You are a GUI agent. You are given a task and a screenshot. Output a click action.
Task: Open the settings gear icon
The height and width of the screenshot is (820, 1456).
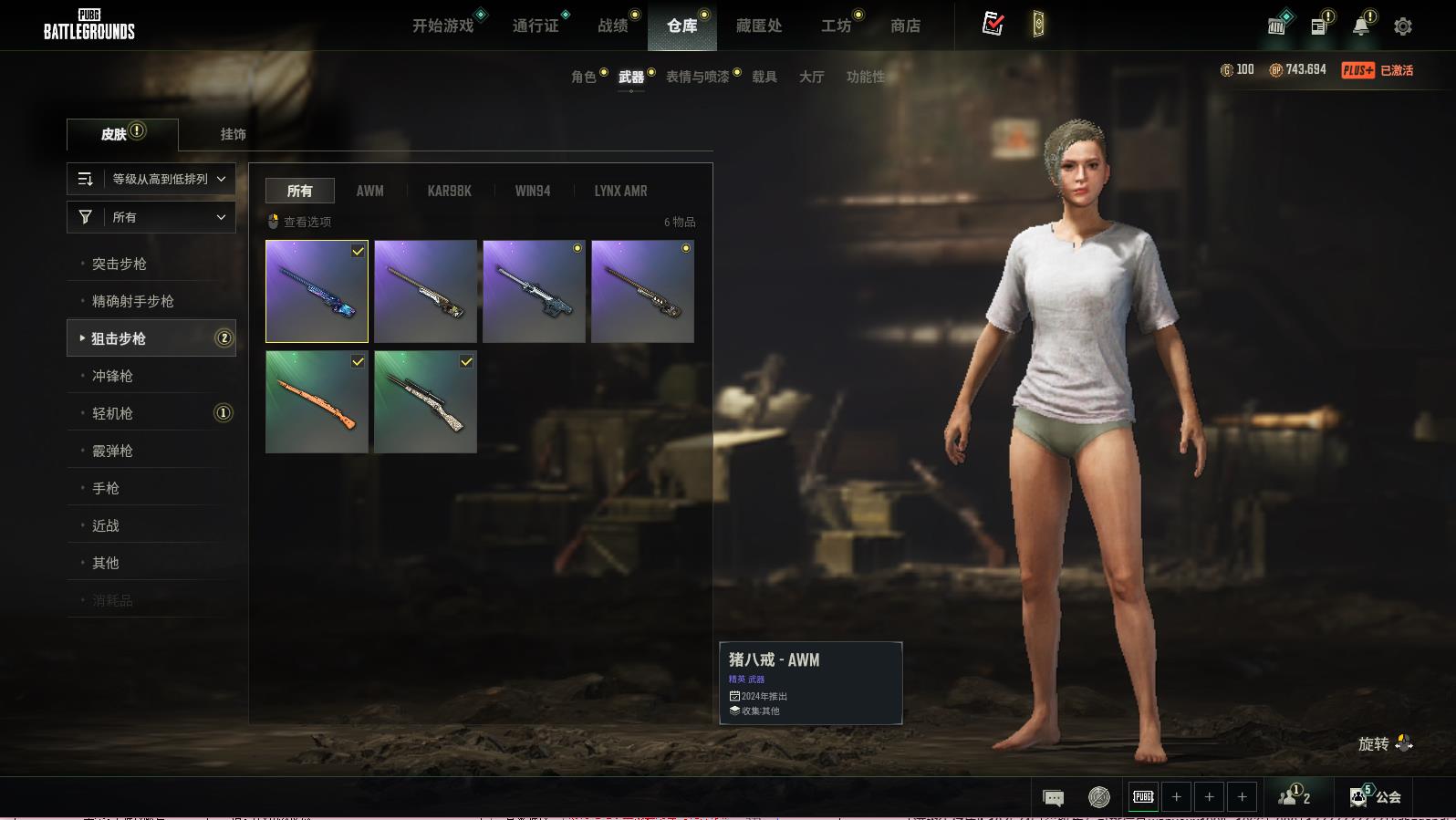pyautogui.click(x=1403, y=26)
